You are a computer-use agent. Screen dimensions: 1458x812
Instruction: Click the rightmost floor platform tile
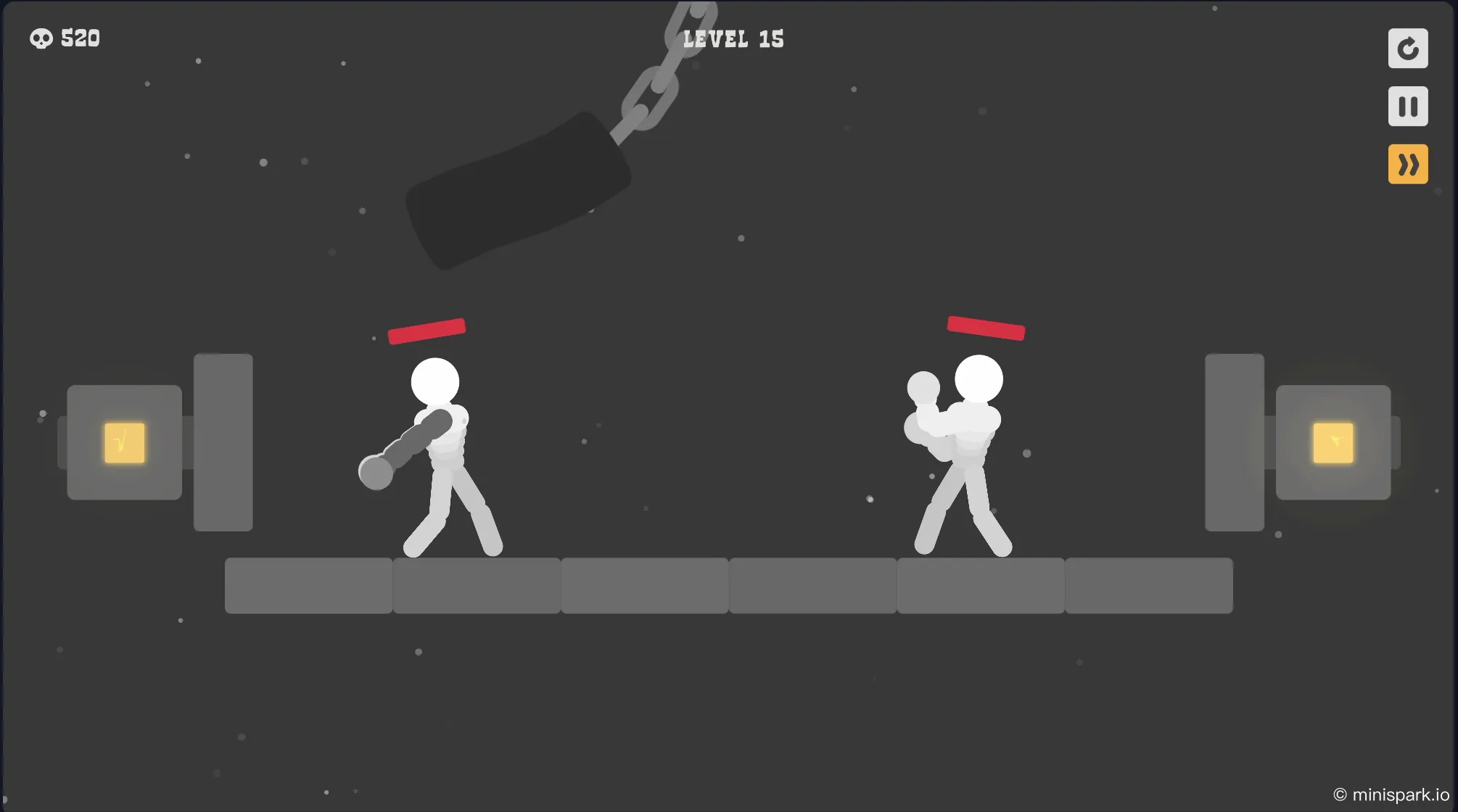coord(1148,586)
